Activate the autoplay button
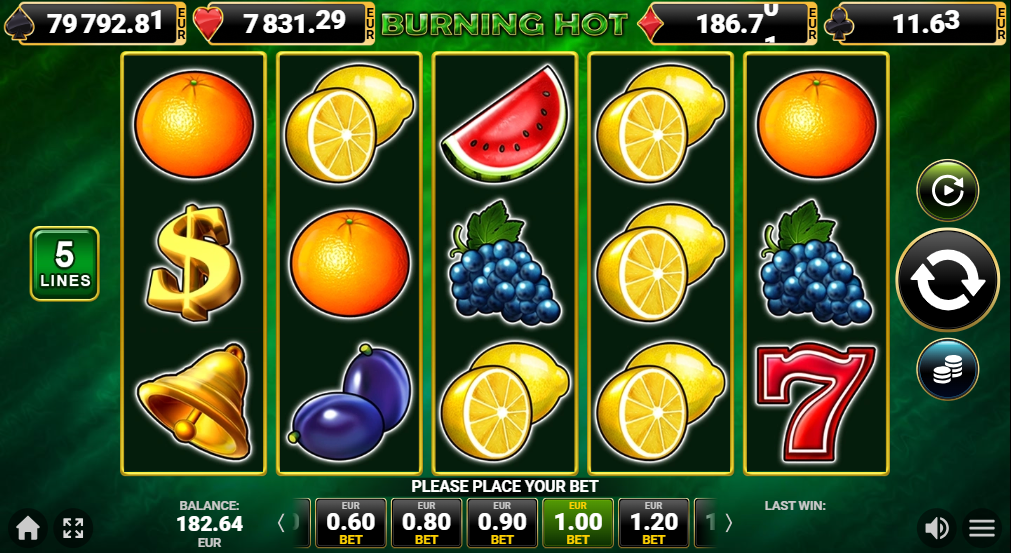The height and width of the screenshot is (553, 1011). (947, 190)
